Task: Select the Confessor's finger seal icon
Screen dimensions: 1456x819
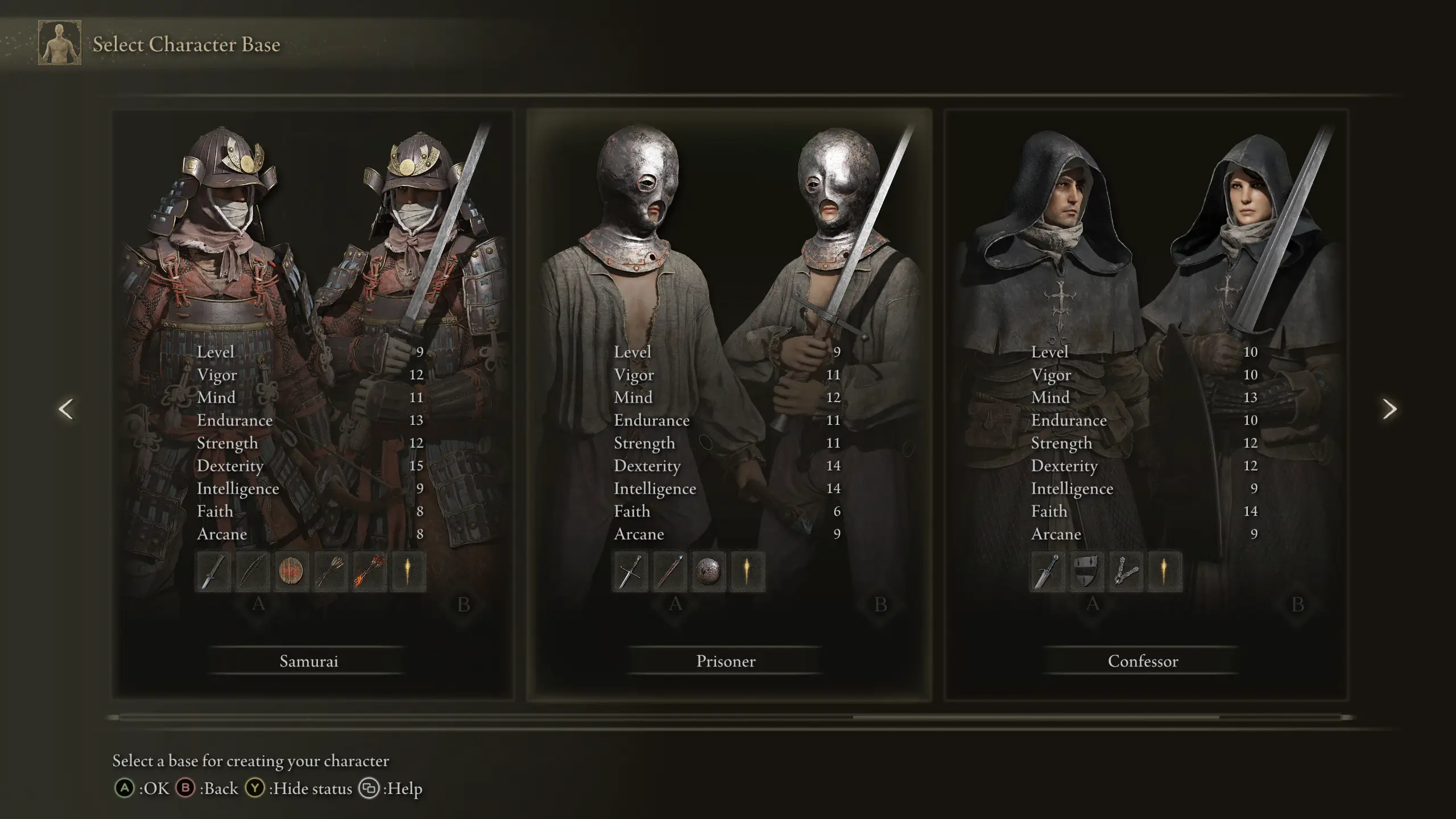Action: (x=1124, y=572)
